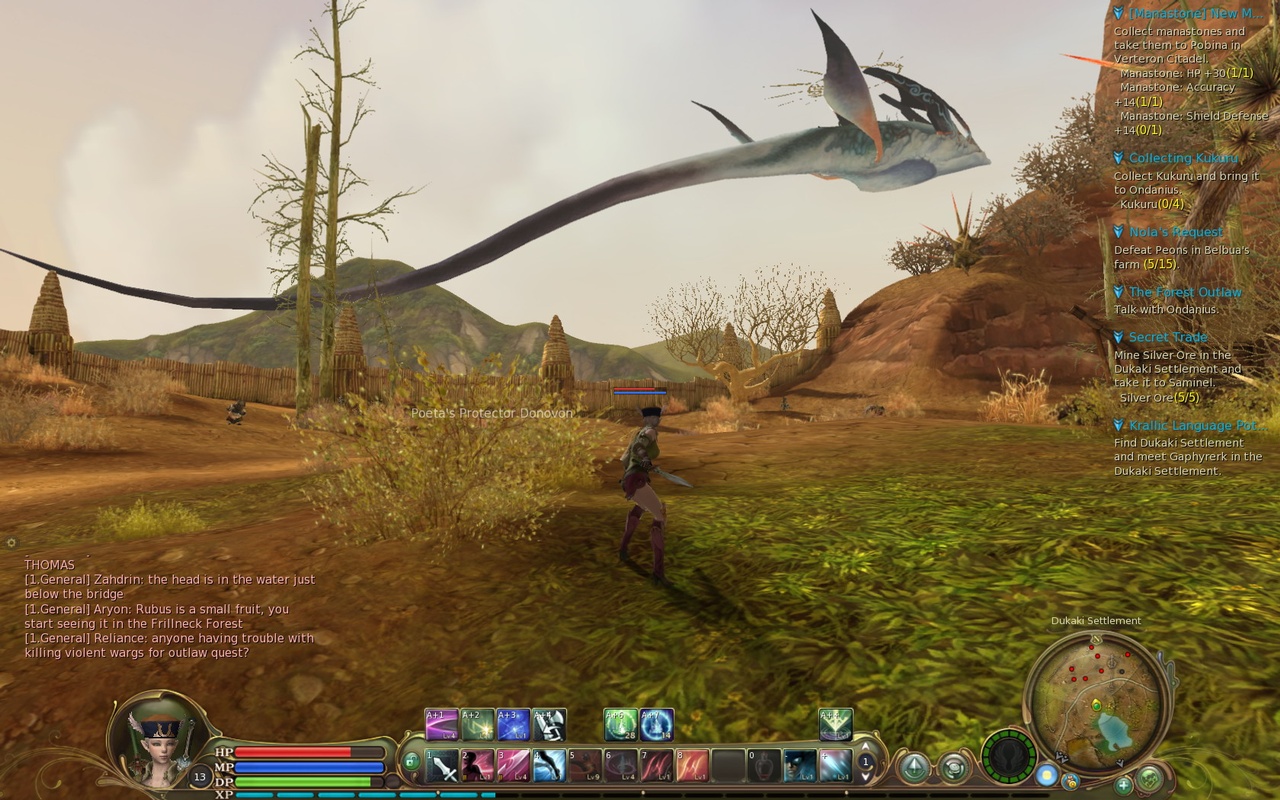Click the quickbar page-down chevron
This screenshot has width=1280, height=800.
coord(865,776)
